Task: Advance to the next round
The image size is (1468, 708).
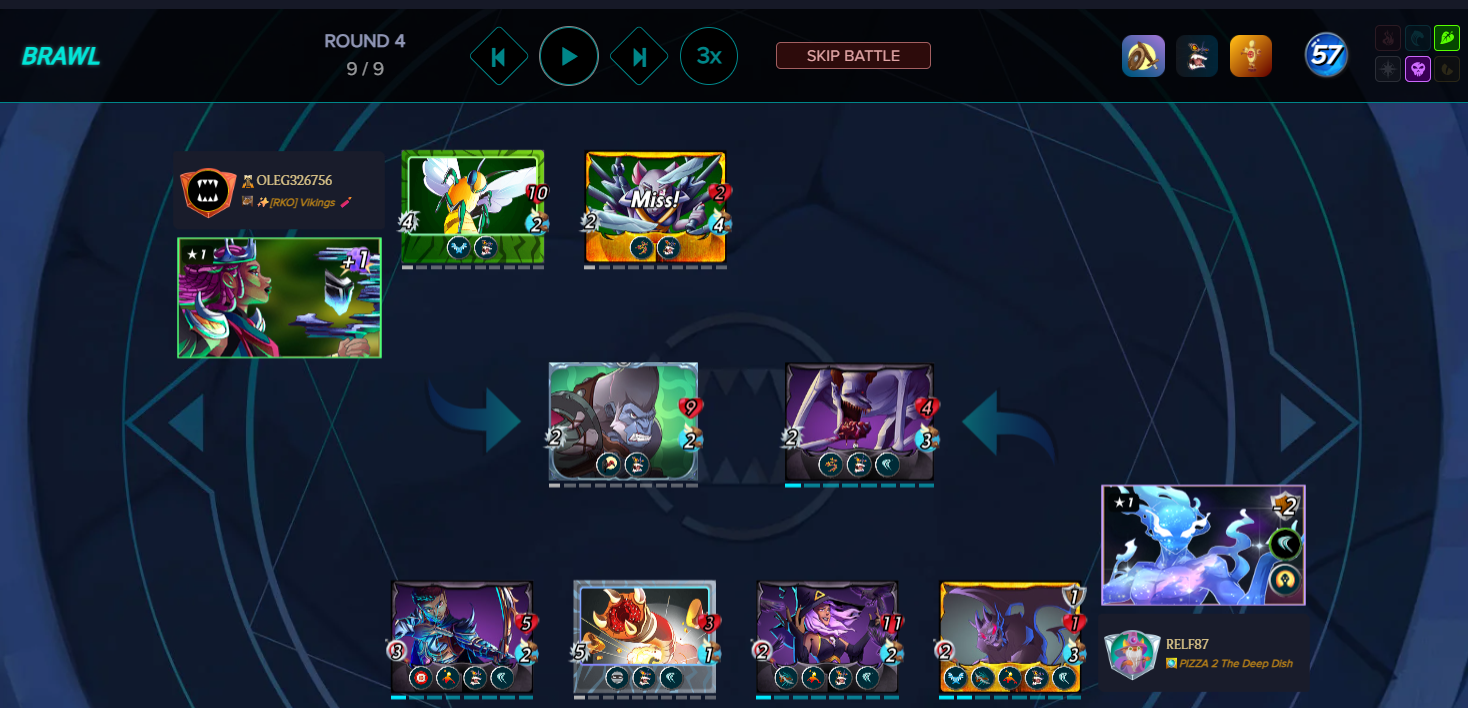Action: [639, 56]
